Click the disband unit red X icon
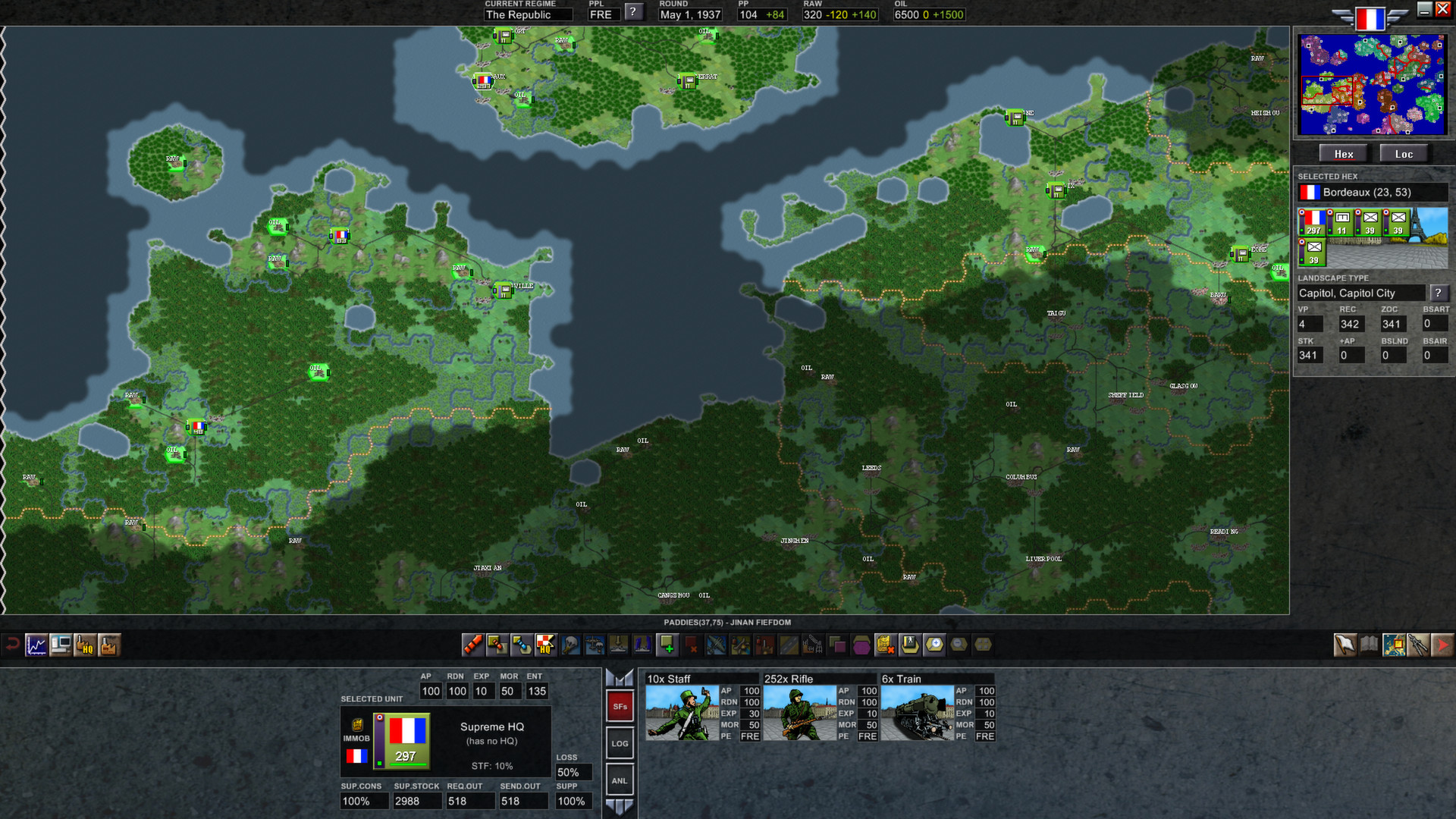The image size is (1456, 819). (691, 646)
